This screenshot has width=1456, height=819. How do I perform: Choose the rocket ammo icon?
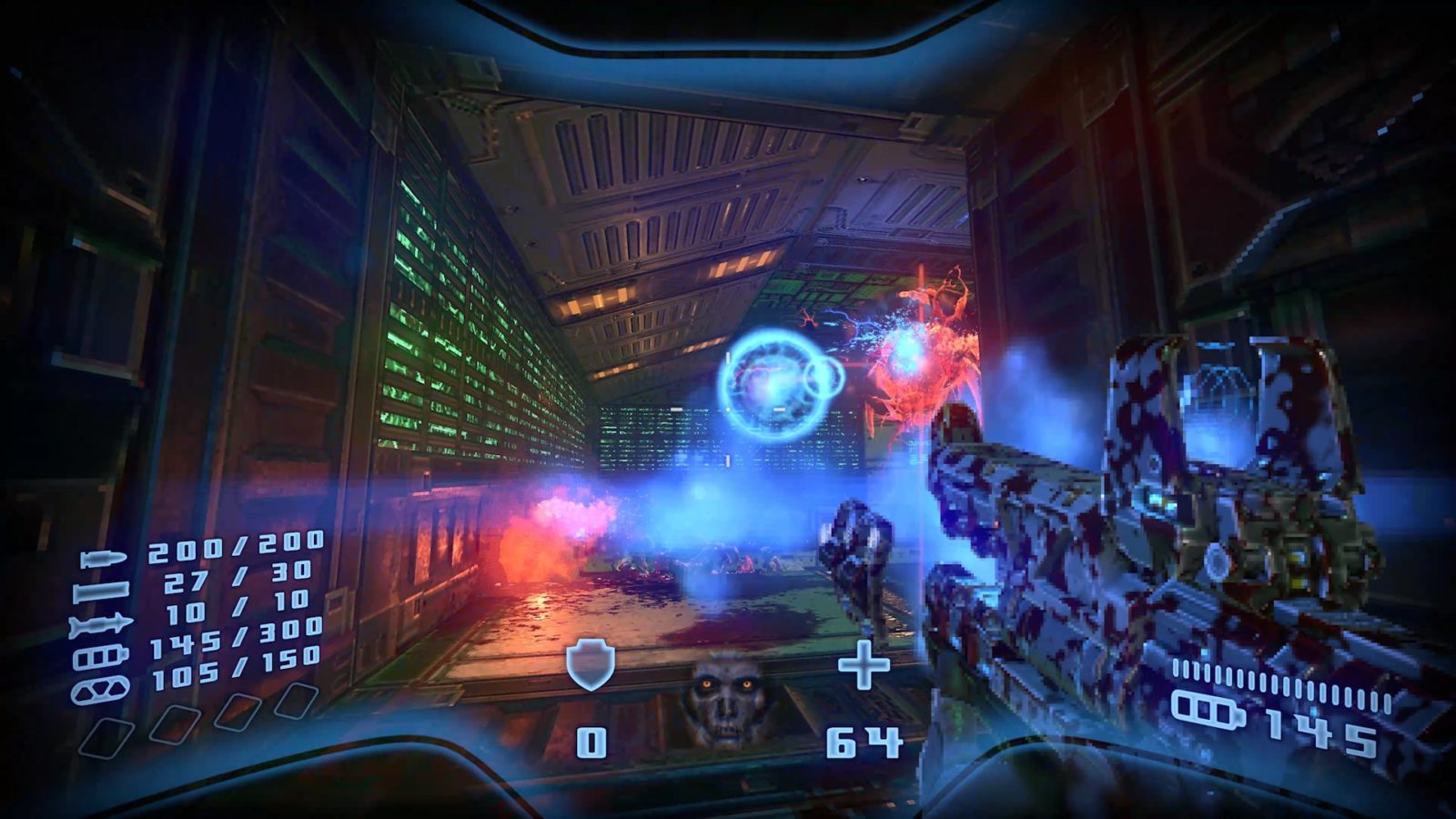100,625
